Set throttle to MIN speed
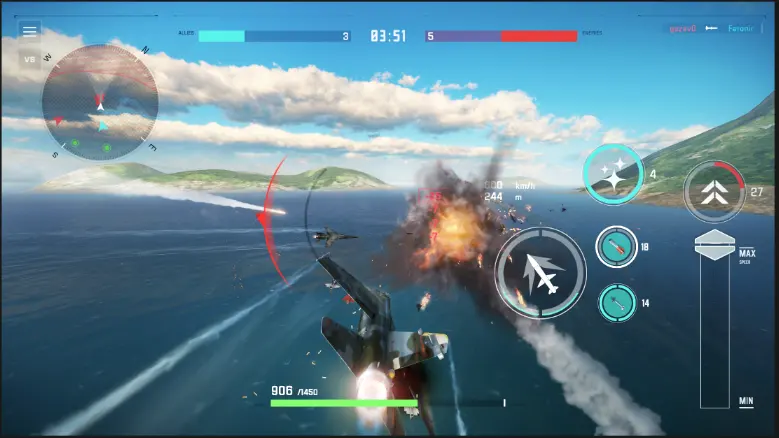The height and width of the screenshot is (438, 779). click(745, 401)
